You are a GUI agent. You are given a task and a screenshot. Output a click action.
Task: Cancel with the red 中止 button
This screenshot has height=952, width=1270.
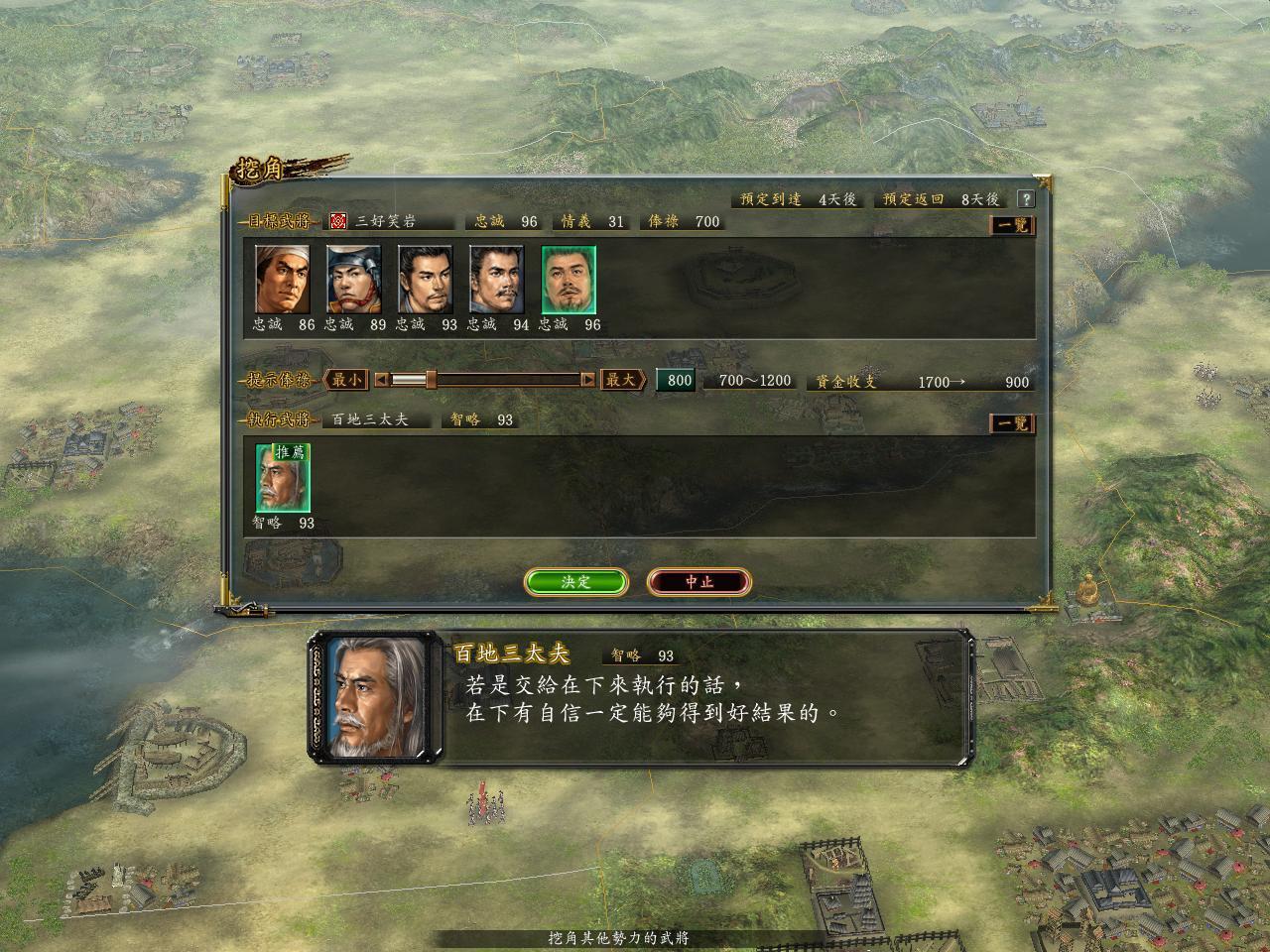(x=698, y=582)
